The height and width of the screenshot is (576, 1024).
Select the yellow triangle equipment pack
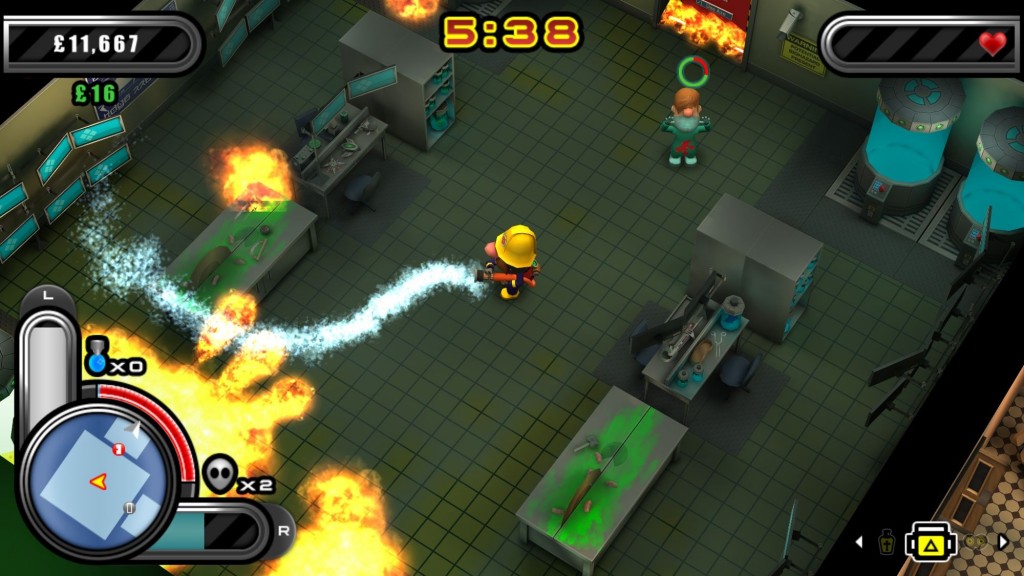[931, 542]
